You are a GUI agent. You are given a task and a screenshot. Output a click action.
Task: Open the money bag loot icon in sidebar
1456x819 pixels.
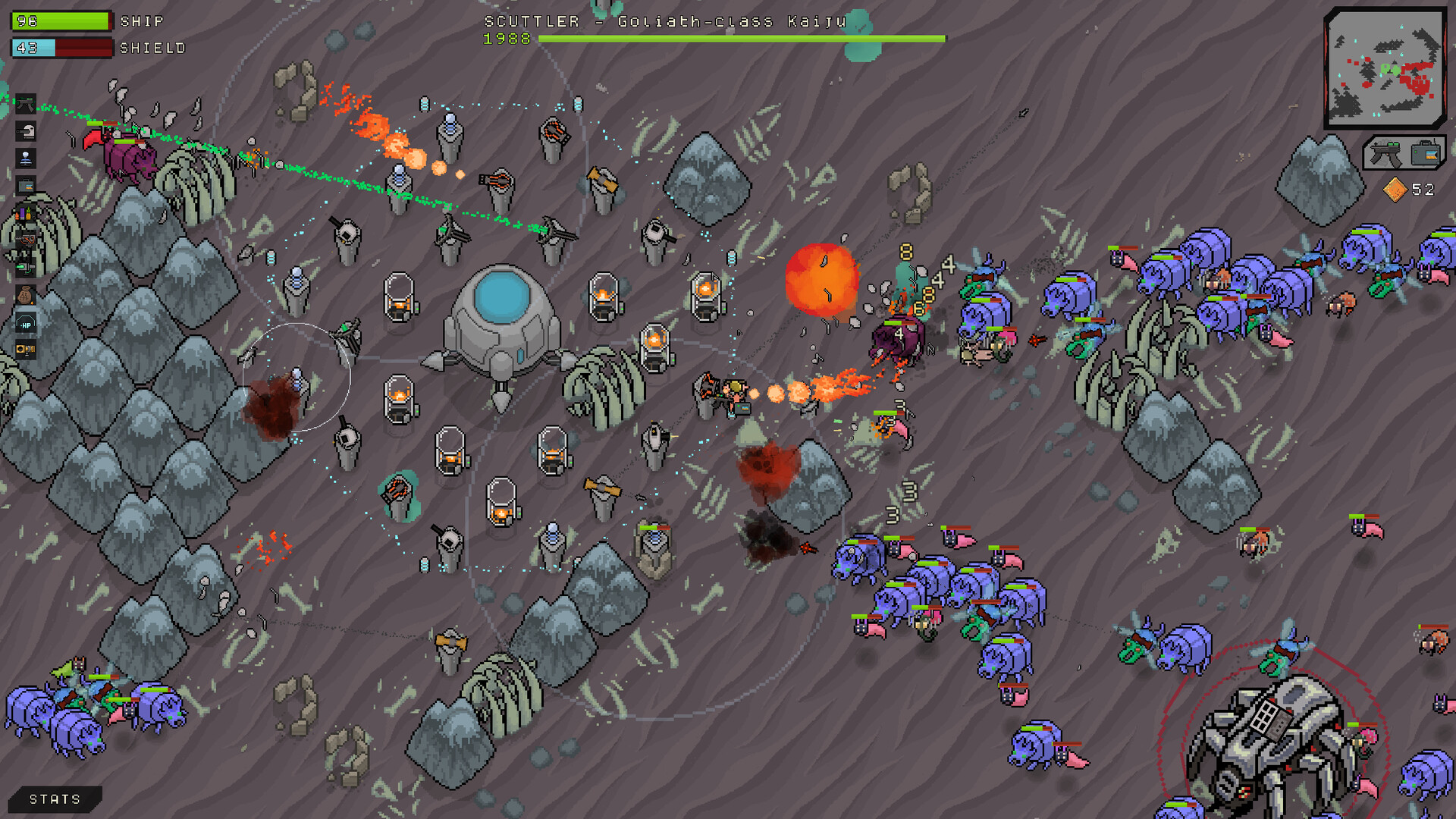[x=25, y=294]
